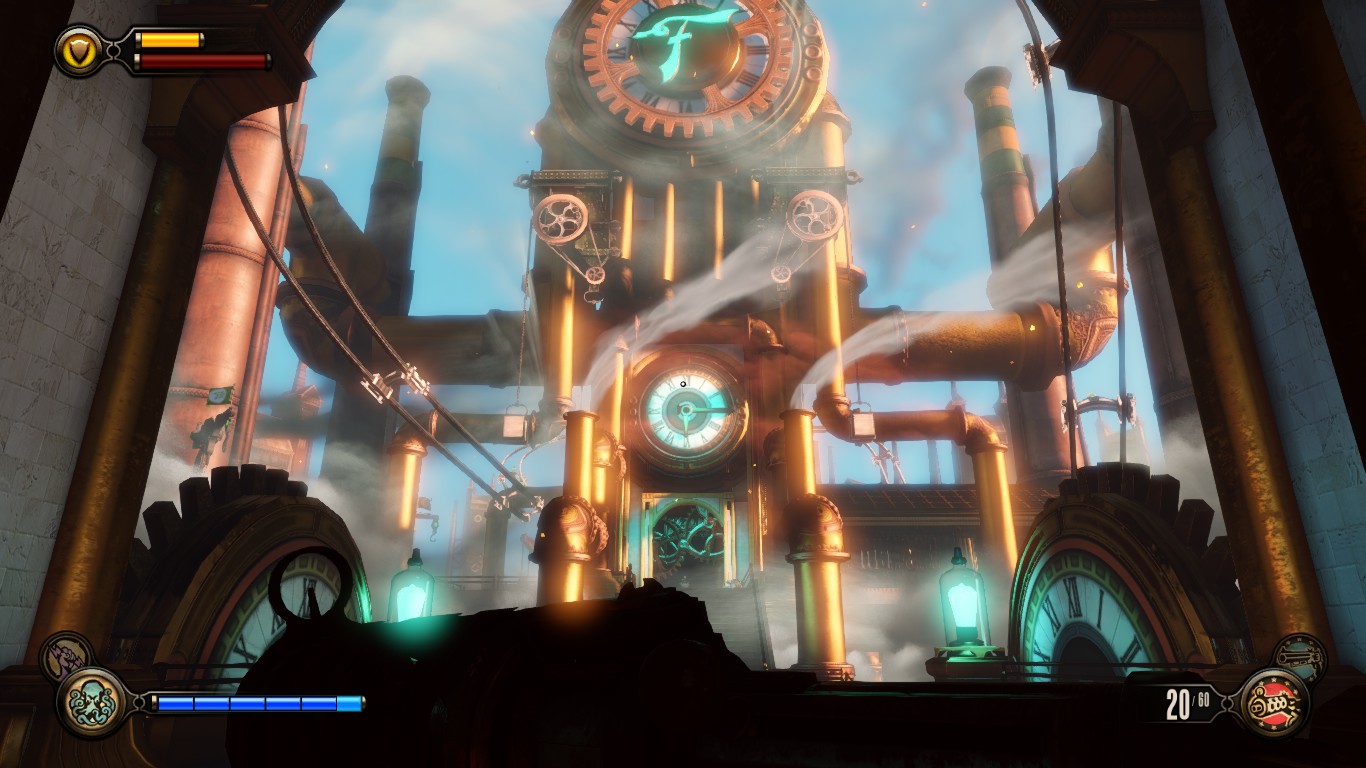1366x768 pixels.
Task: Select the red repeater weapon icon
Action: (x=1274, y=703)
